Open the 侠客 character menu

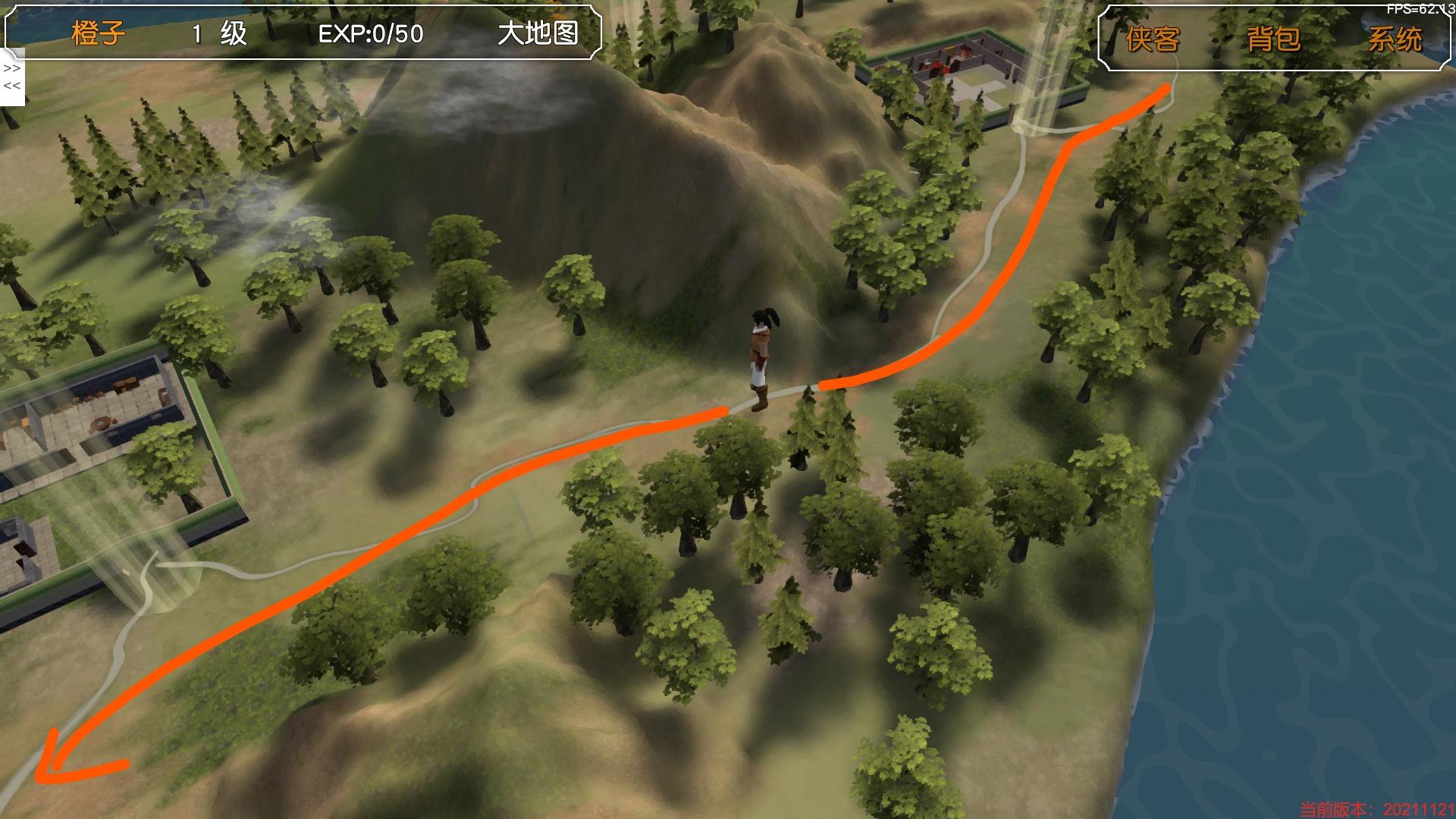[x=1153, y=39]
